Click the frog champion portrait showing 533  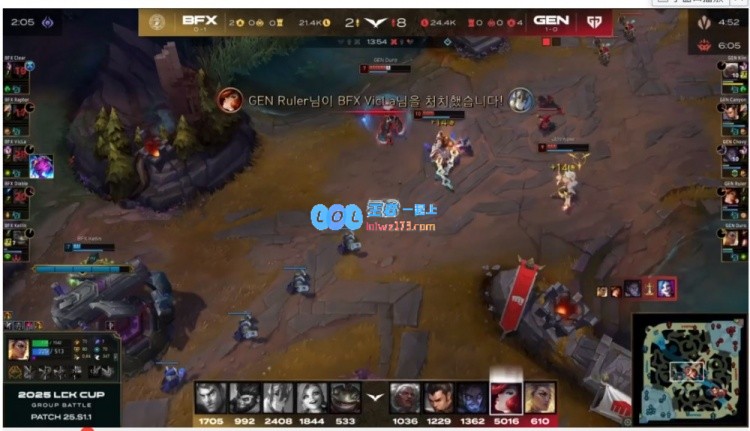[345, 397]
